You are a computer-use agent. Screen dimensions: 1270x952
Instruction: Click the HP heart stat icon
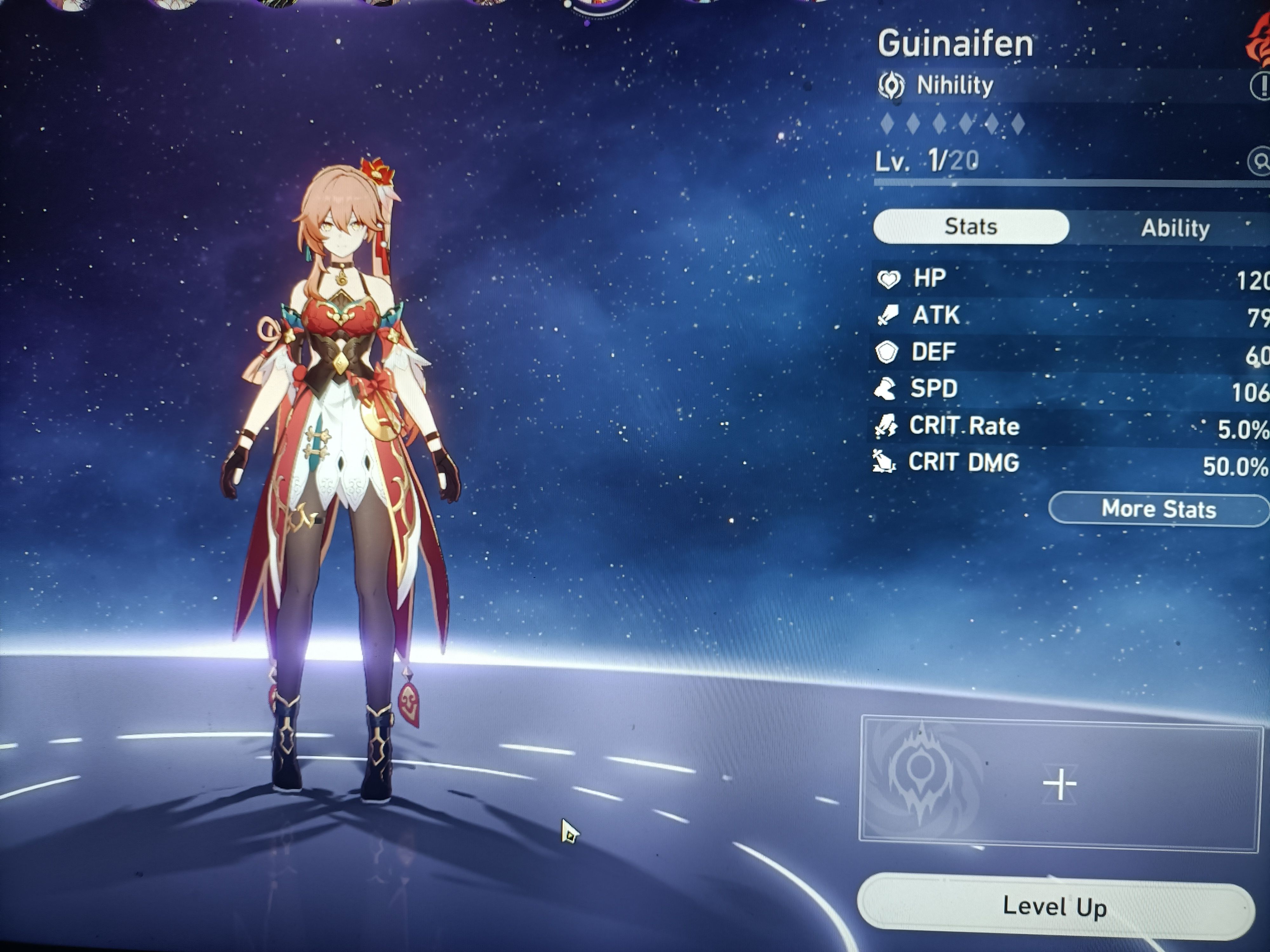point(889,278)
